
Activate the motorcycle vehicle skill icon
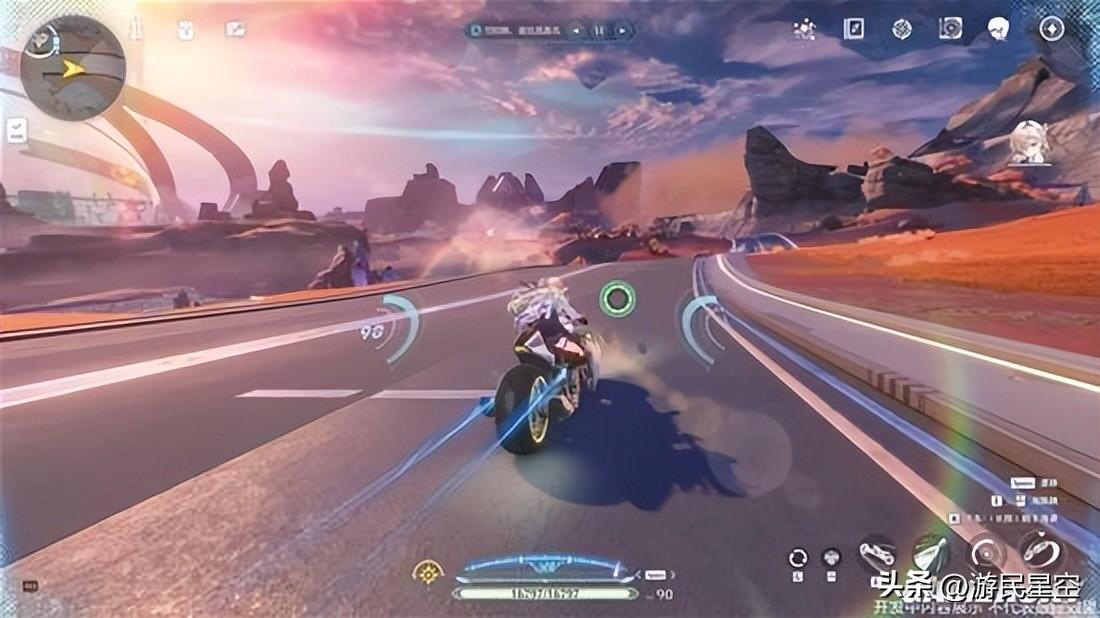coord(877,553)
